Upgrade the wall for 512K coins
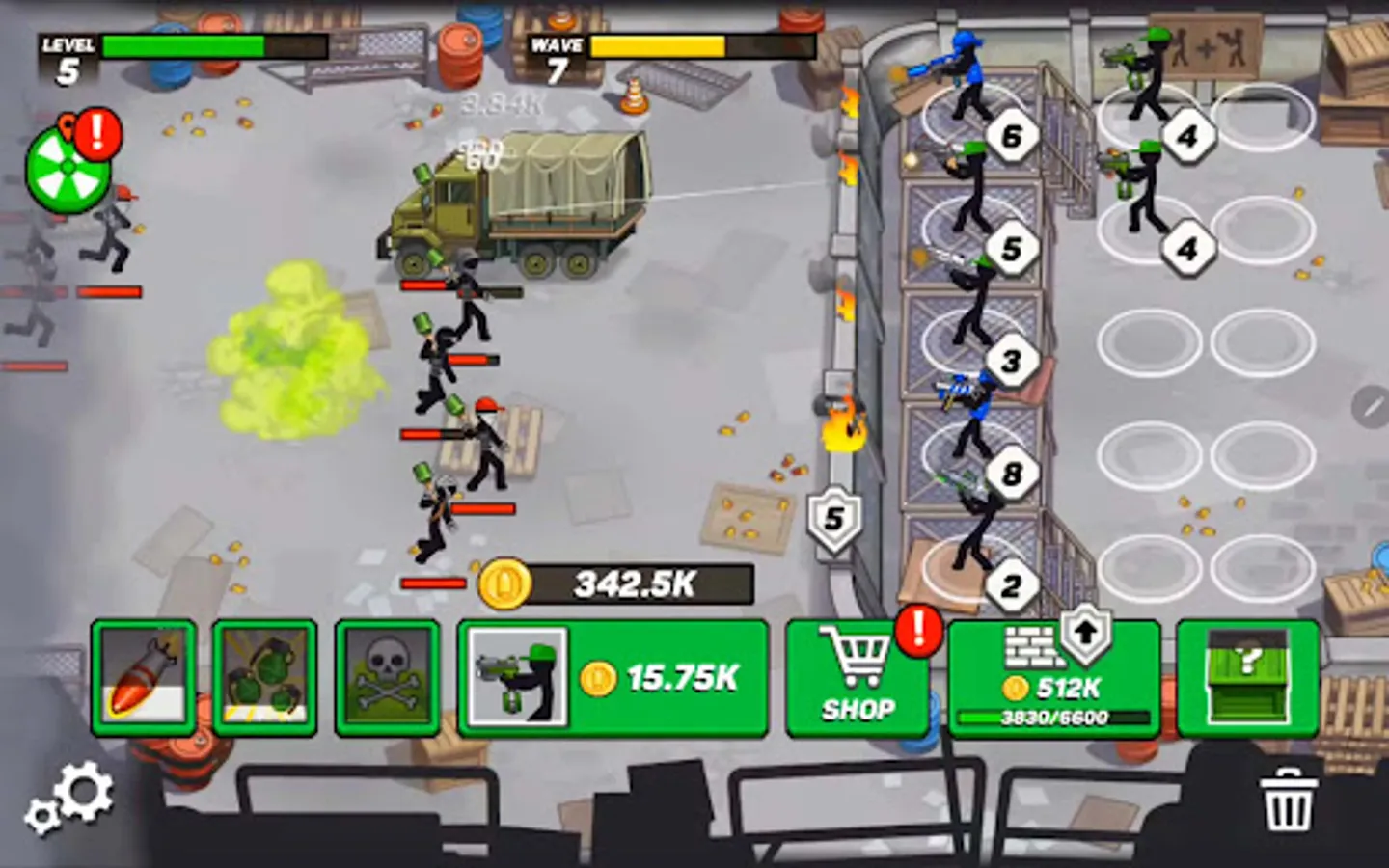The height and width of the screenshot is (868, 1389). tap(1054, 678)
